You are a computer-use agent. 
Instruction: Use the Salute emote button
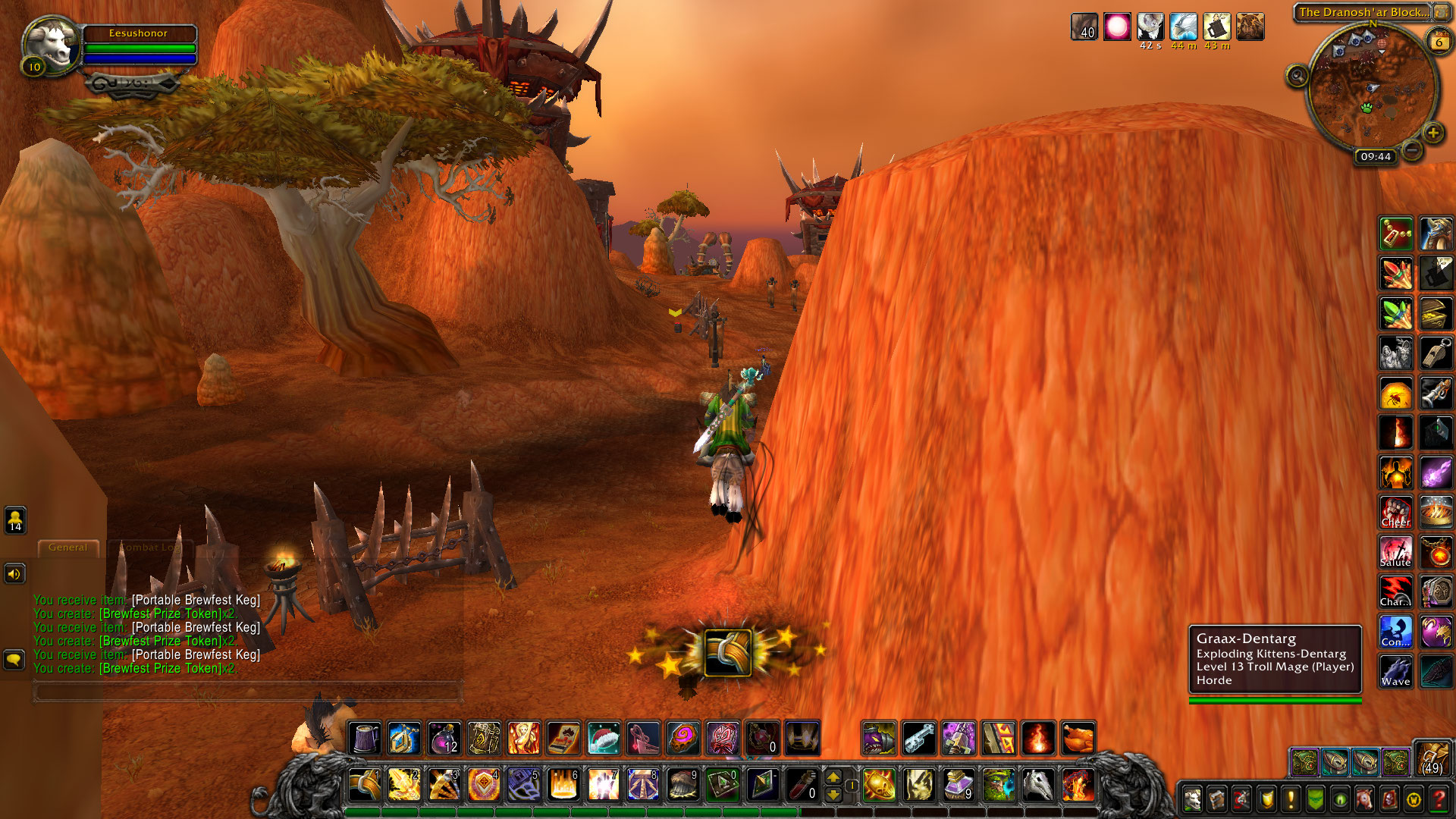click(x=1395, y=552)
